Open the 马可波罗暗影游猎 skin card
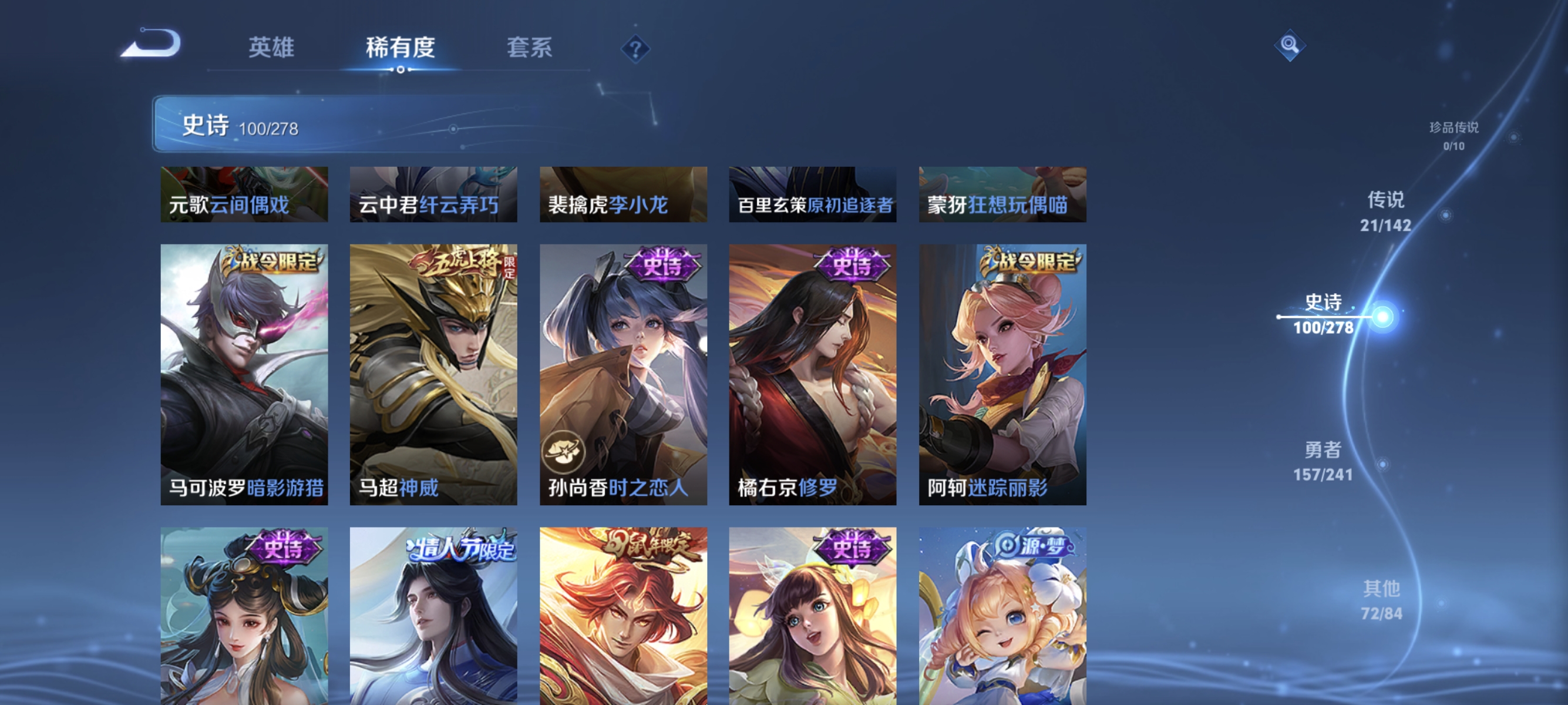 tap(245, 374)
